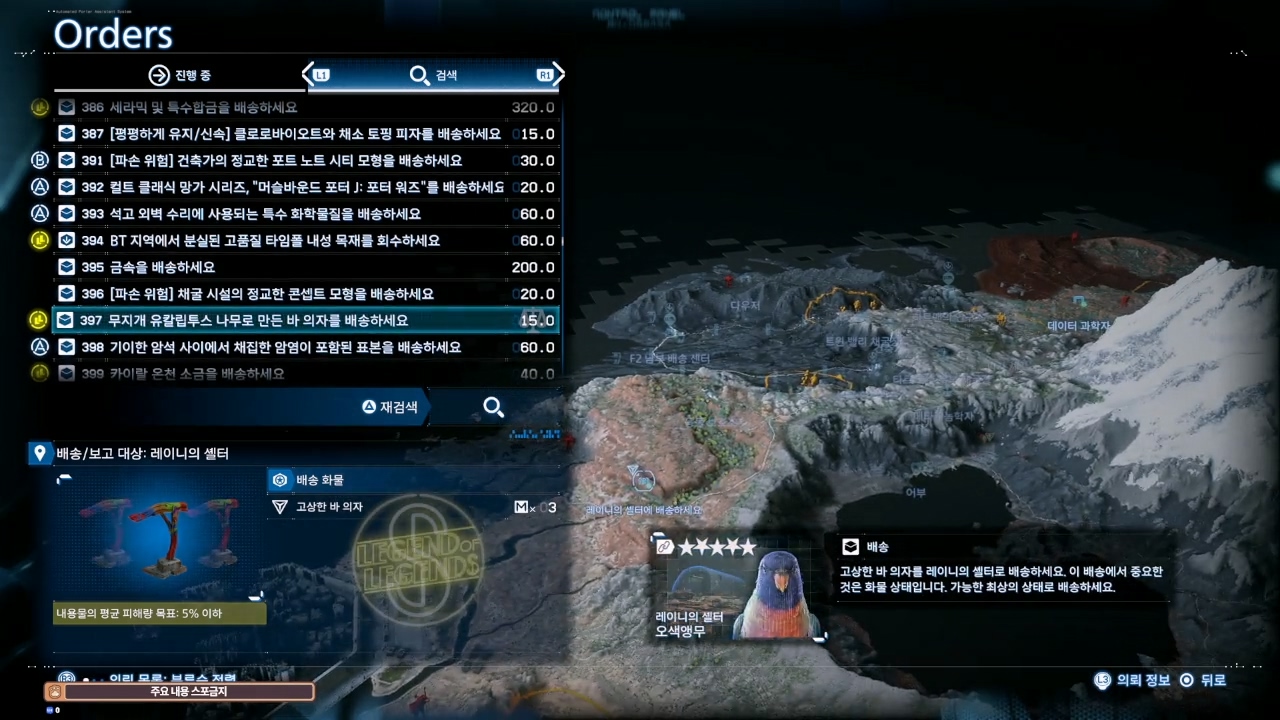1280x720 pixels.
Task: Select the 고상한 바 의자 cargo row
Action: (x=412, y=507)
